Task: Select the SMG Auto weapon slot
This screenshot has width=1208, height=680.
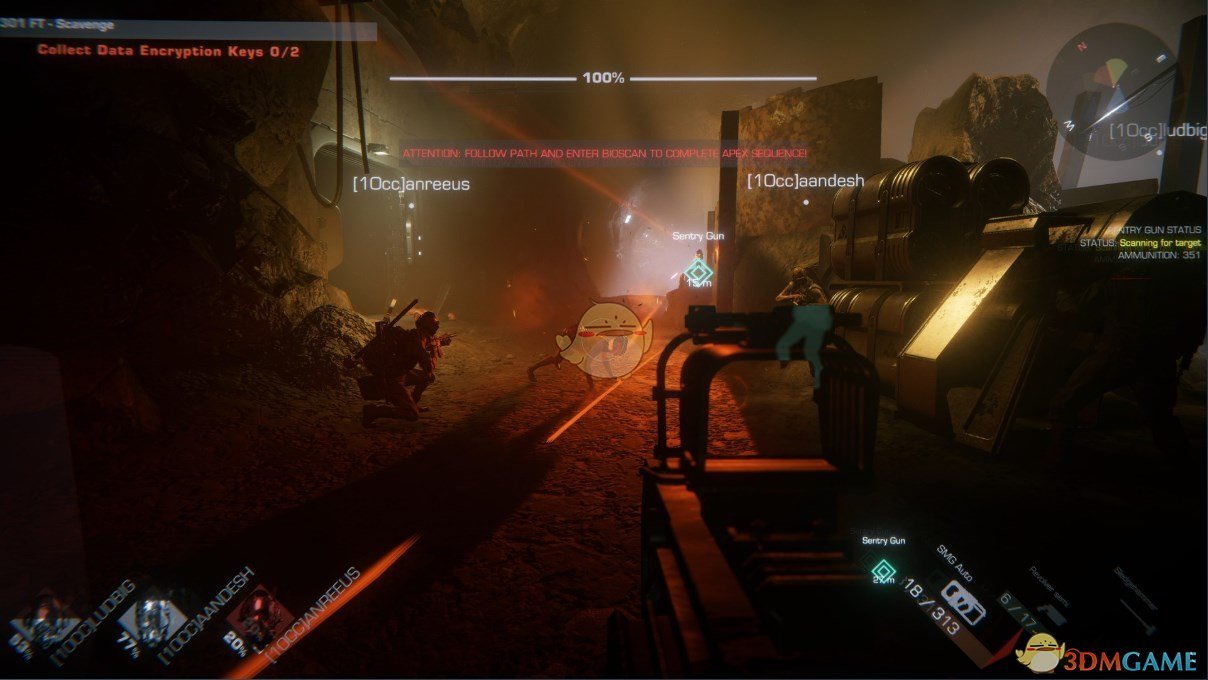Action: point(961,599)
